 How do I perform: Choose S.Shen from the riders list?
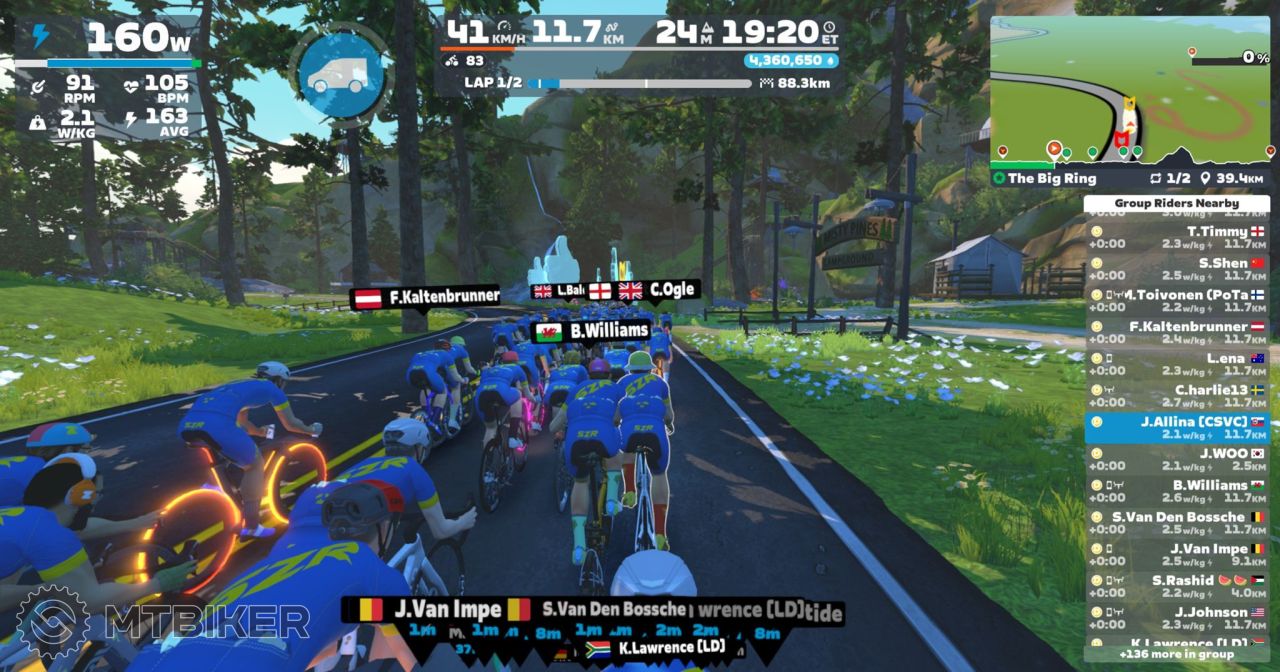1177,269
